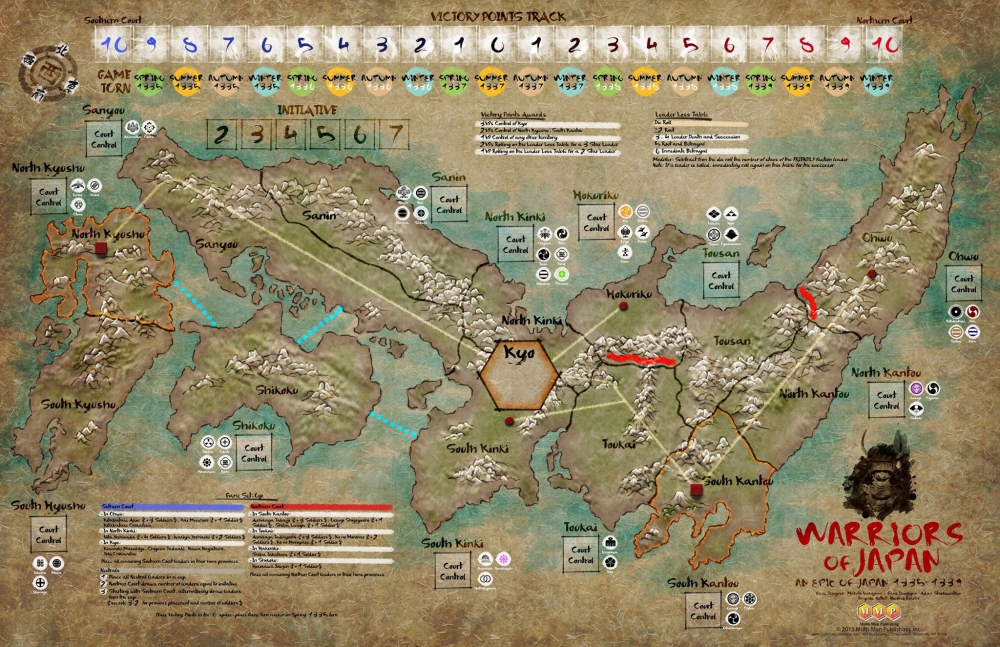Select Hokuriku's Court Control box

click(x=596, y=223)
